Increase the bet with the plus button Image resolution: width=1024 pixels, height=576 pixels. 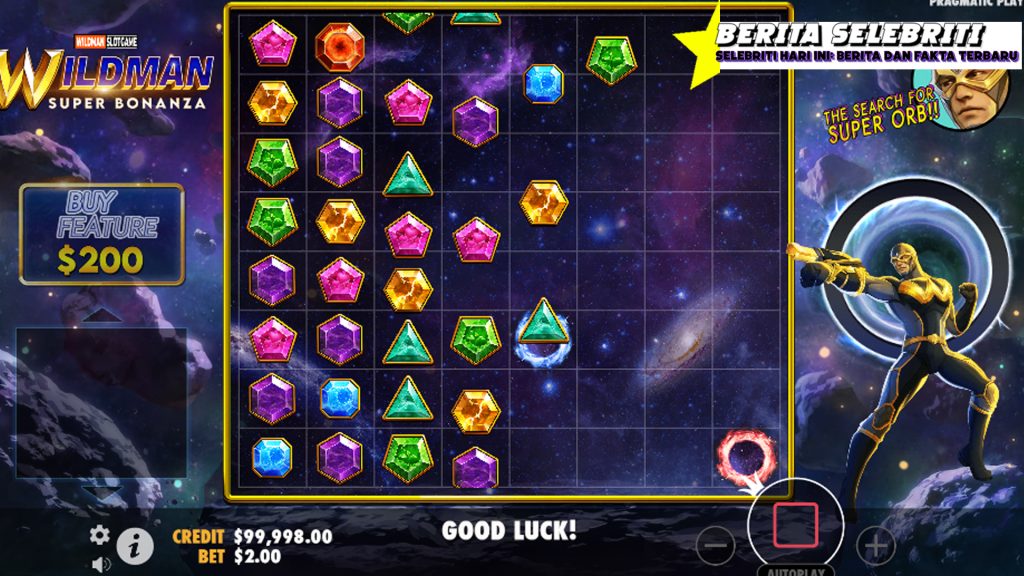876,545
